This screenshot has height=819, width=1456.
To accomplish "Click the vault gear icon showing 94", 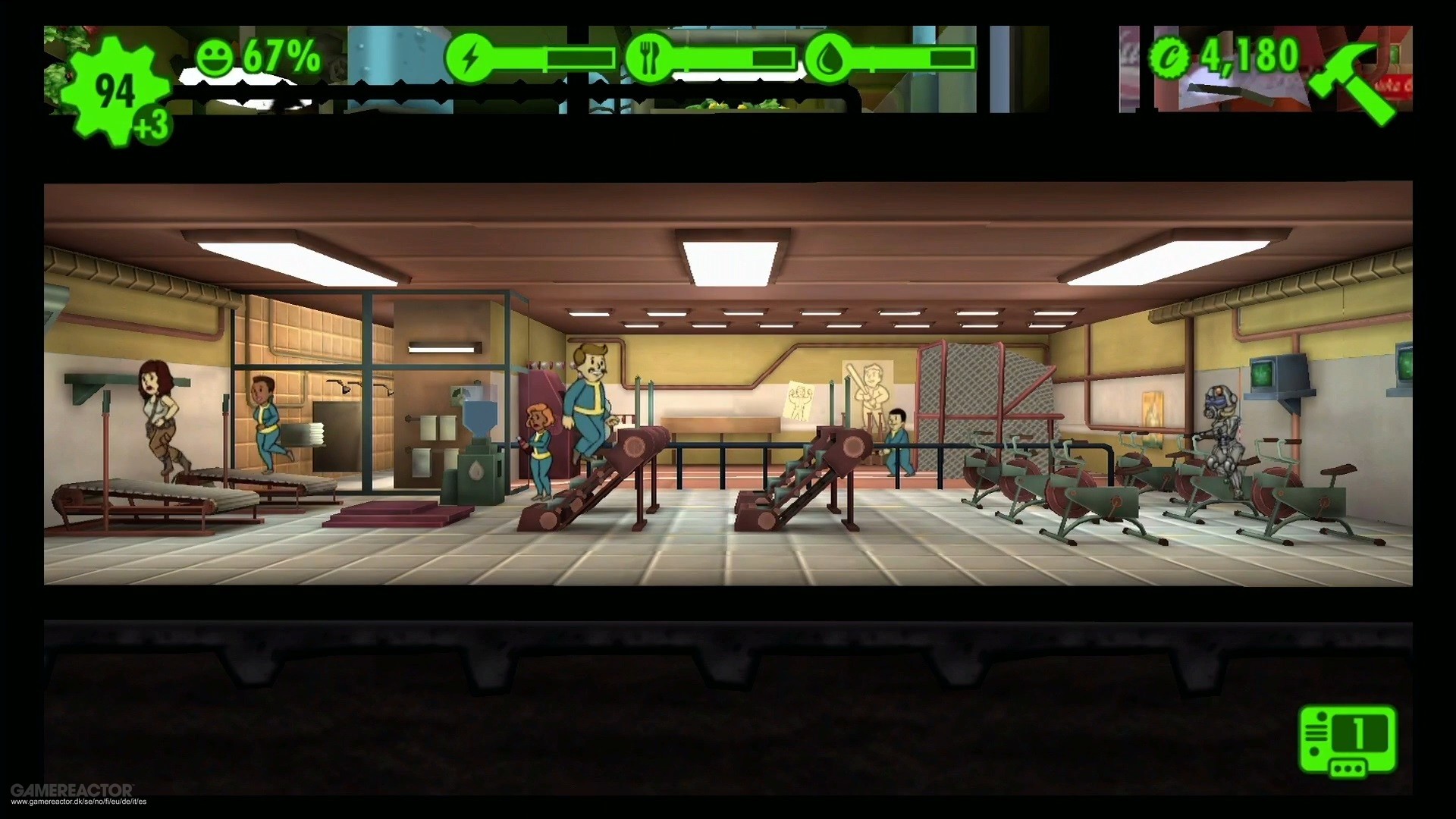I will [114, 87].
